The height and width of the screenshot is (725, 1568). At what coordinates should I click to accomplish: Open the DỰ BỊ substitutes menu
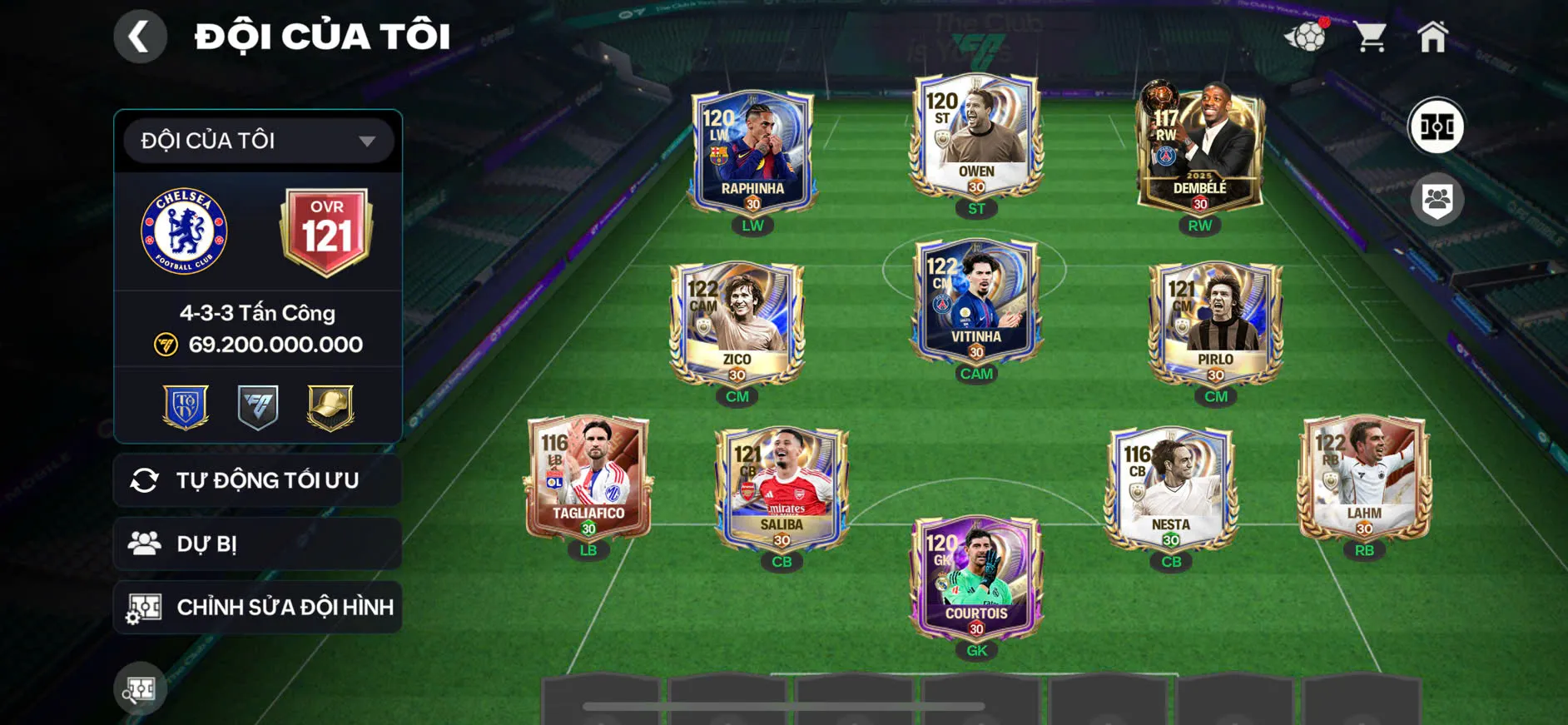(256, 544)
